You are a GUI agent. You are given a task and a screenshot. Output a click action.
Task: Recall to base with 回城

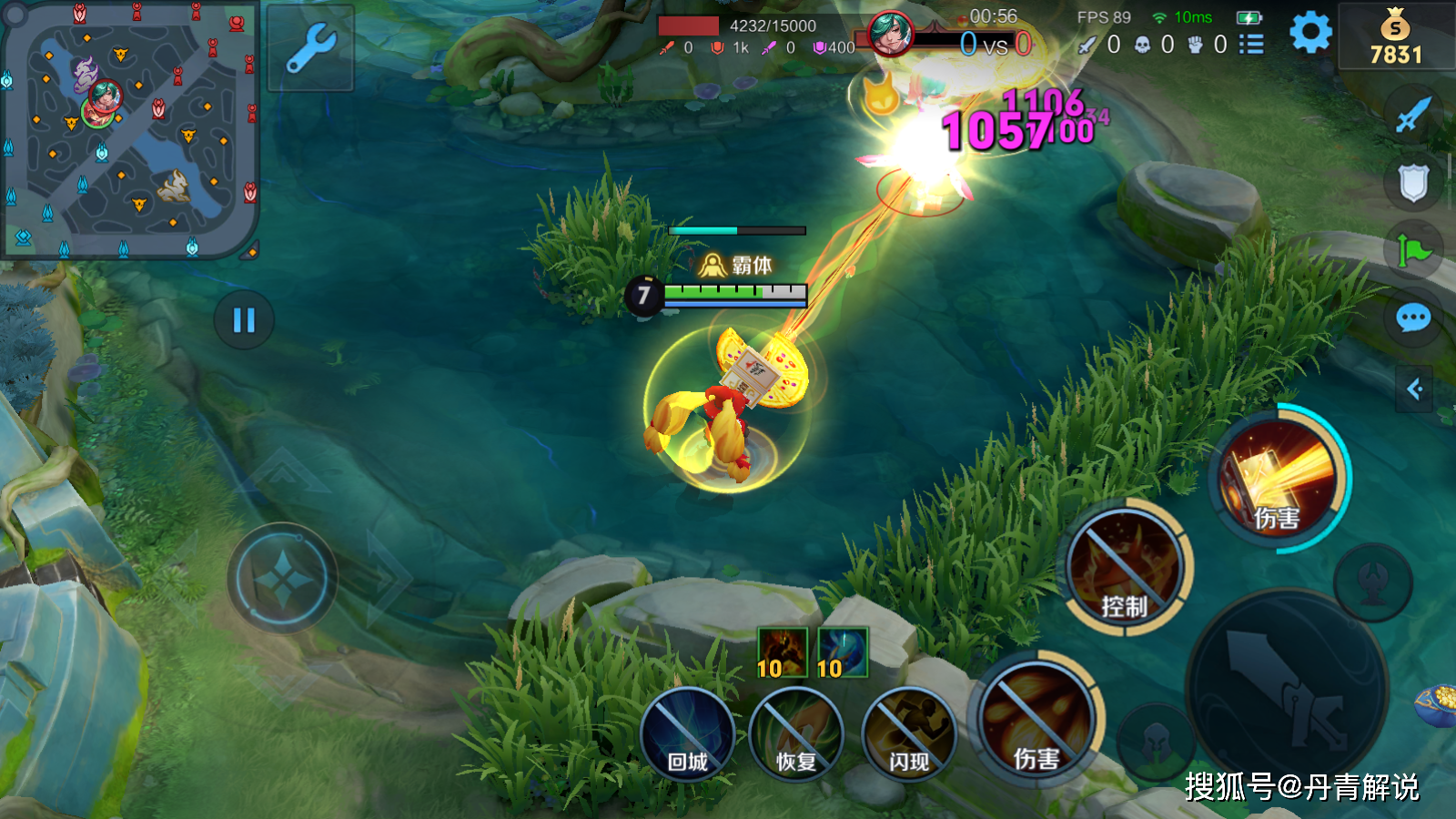pyautogui.click(x=687, y=734)
